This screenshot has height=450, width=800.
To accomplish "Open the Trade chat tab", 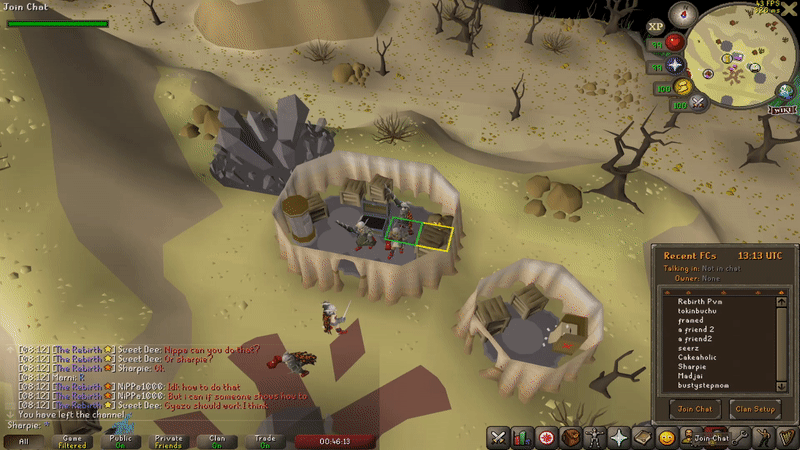I will (265, 440).
